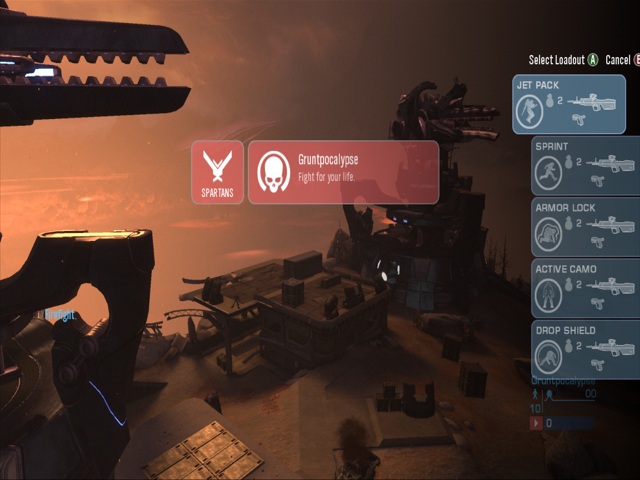The width and height of the screenshot is (640, 480).
Task: Select the Active Camo loadout
Action: pyautogui.click(x=586, y=288)
